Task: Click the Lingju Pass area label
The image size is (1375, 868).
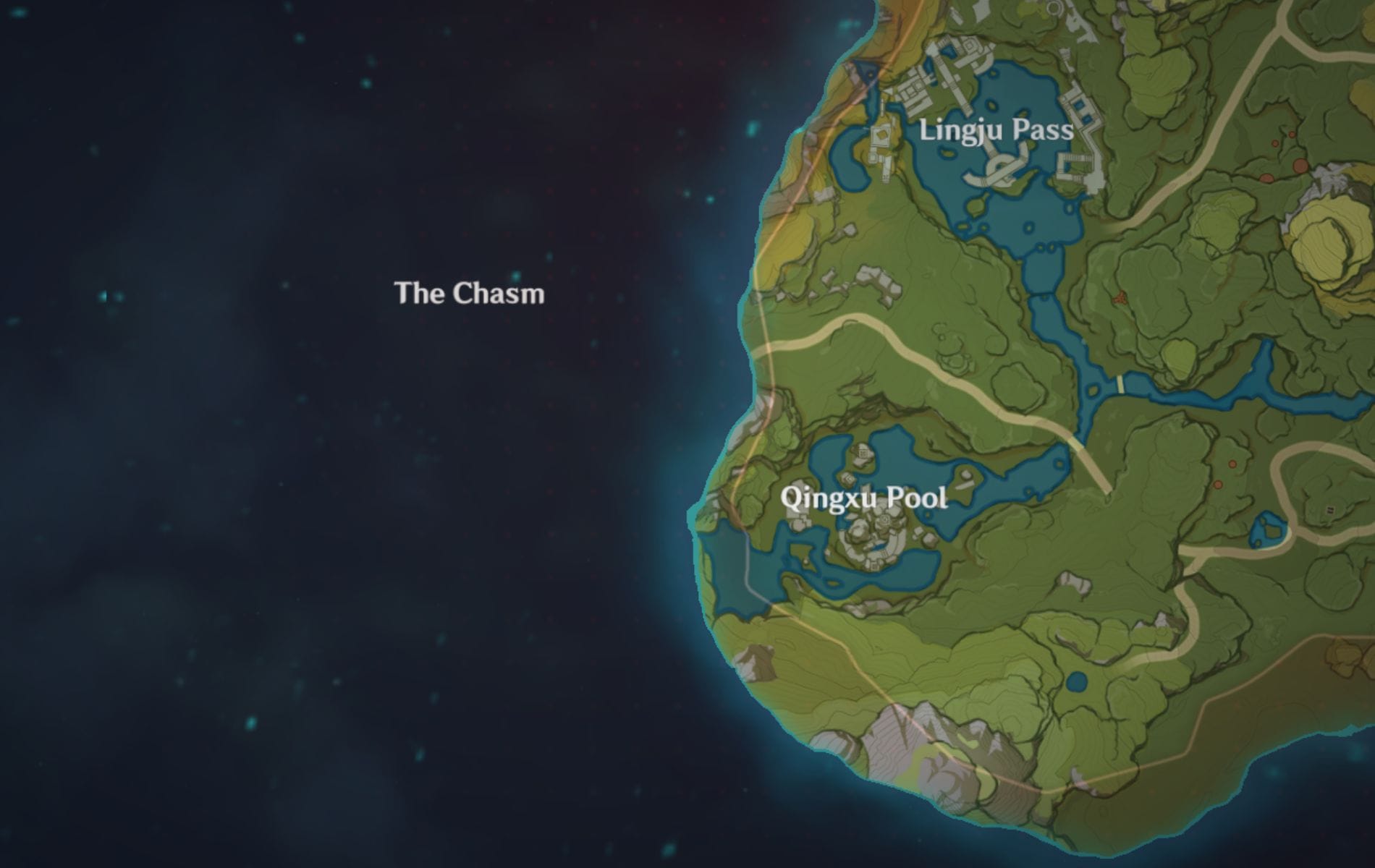Action: [997, 132]
